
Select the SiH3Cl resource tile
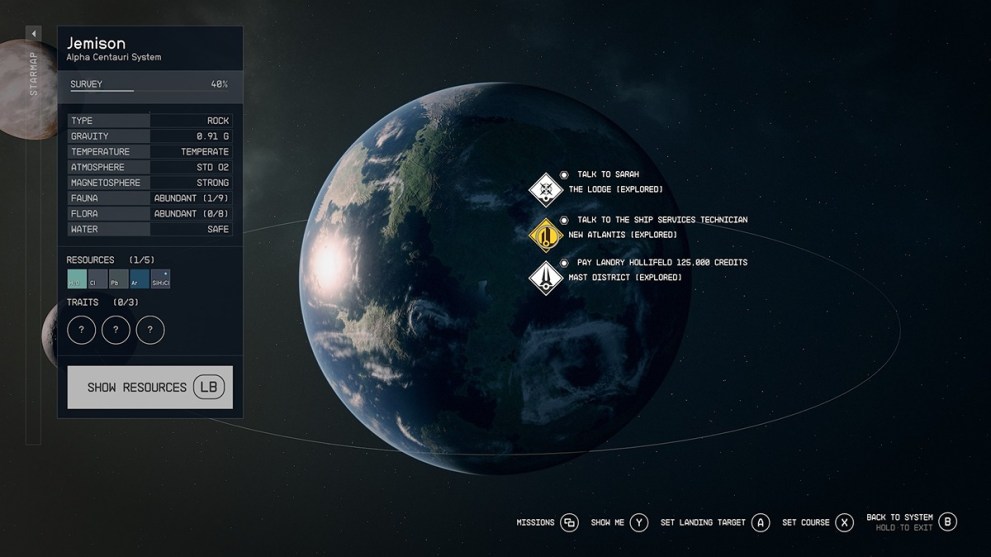point(160,279)
